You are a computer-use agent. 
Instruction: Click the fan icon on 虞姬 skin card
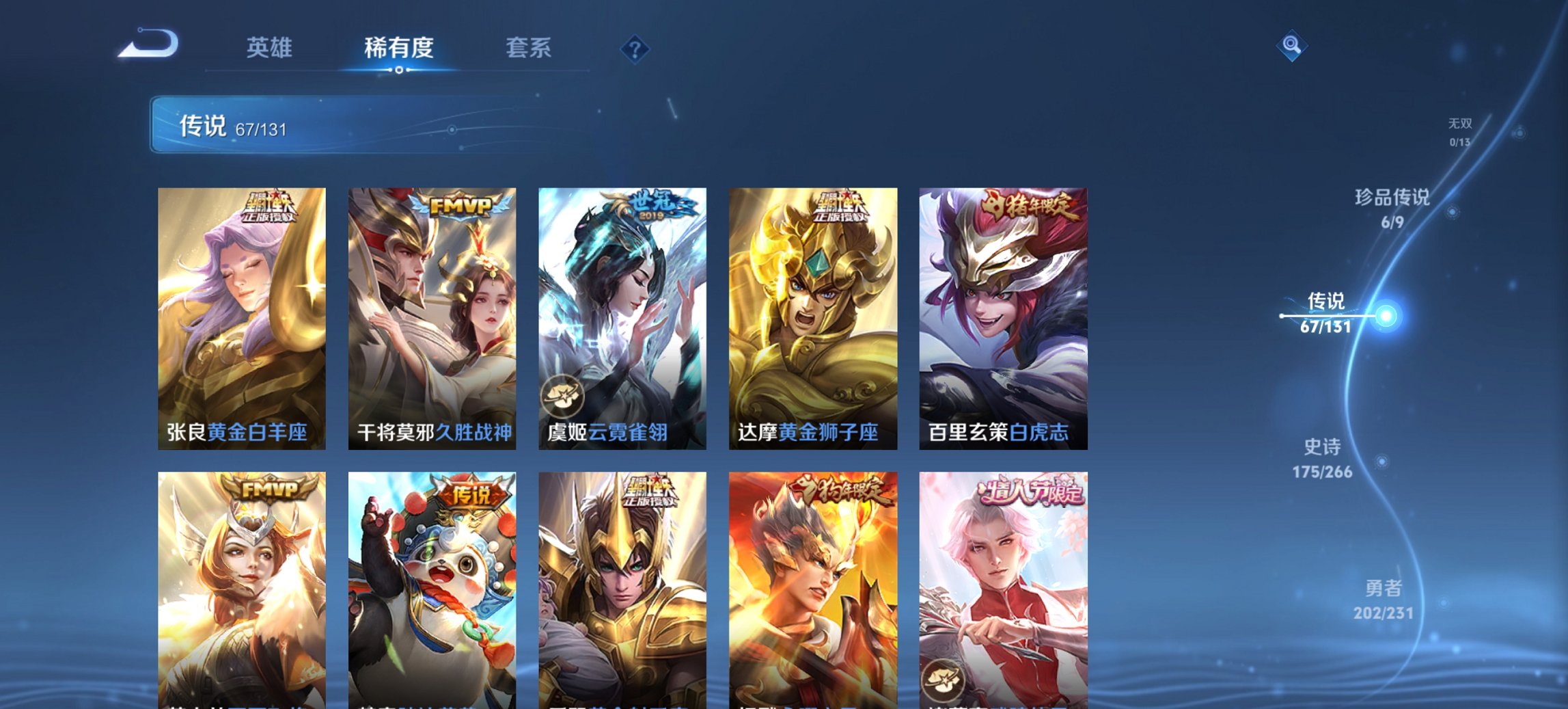[x=562, y=394]
